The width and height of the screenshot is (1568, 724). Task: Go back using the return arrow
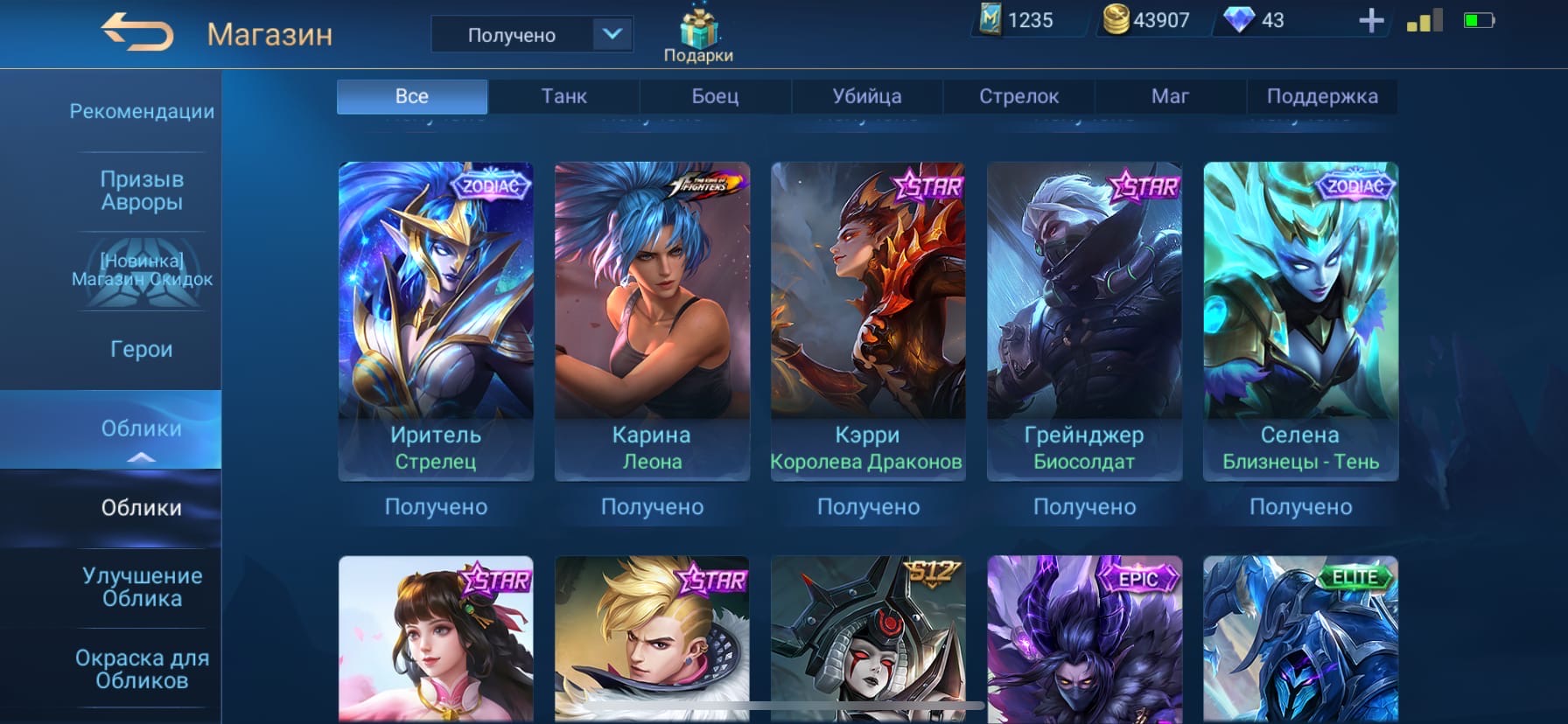137,33
